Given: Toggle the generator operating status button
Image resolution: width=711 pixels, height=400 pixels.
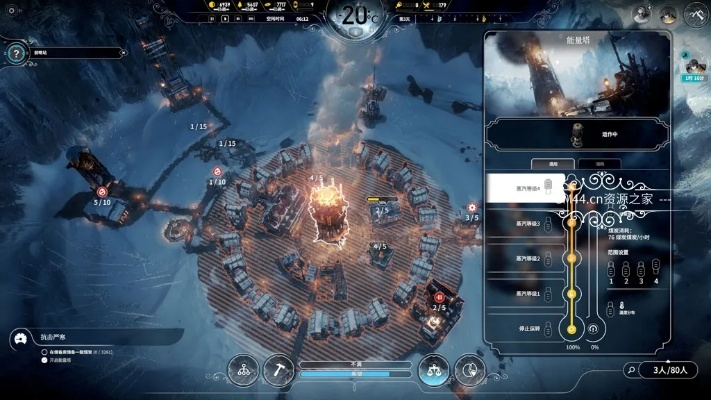Looking at the screenshot, I should point(574,133).
